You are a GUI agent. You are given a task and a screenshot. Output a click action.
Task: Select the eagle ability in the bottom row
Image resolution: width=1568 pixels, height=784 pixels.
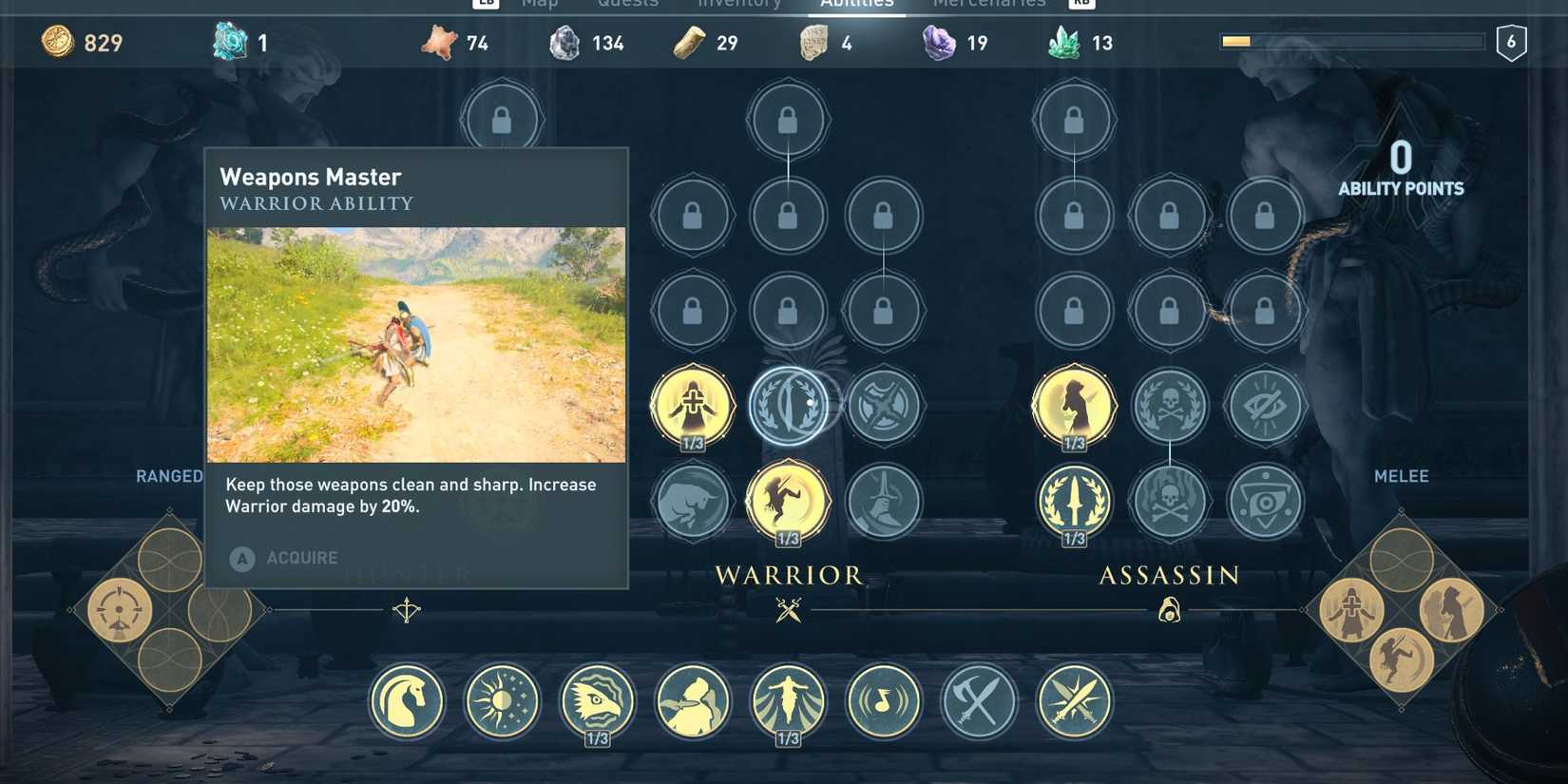pos(599,701)
